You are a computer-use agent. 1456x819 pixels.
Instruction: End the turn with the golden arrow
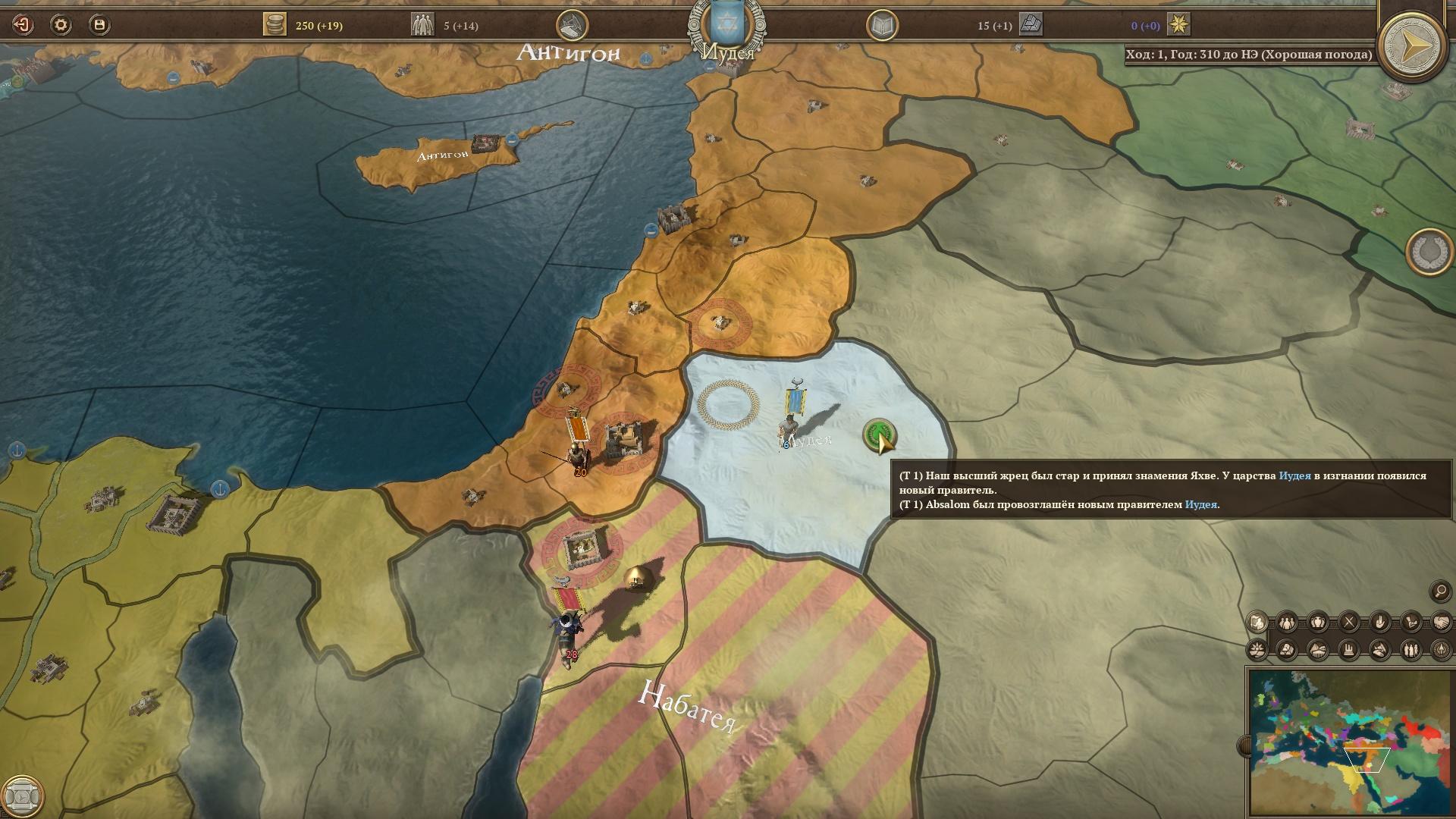click(x=1411, y=45)
